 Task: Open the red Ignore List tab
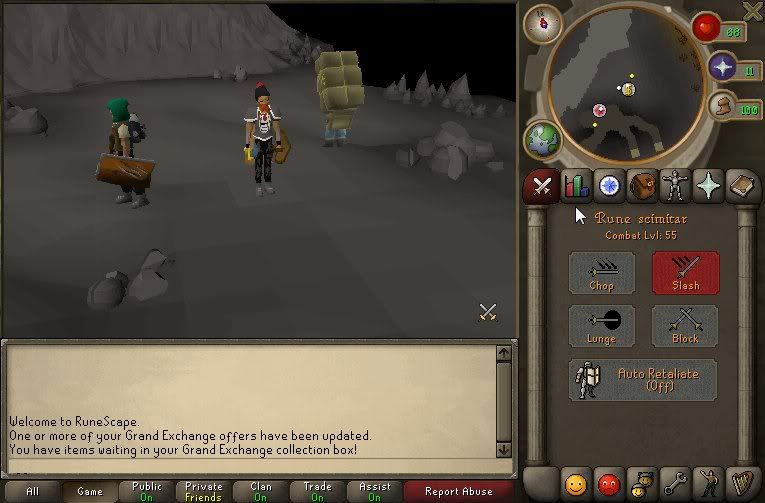(x=608, y=484)
